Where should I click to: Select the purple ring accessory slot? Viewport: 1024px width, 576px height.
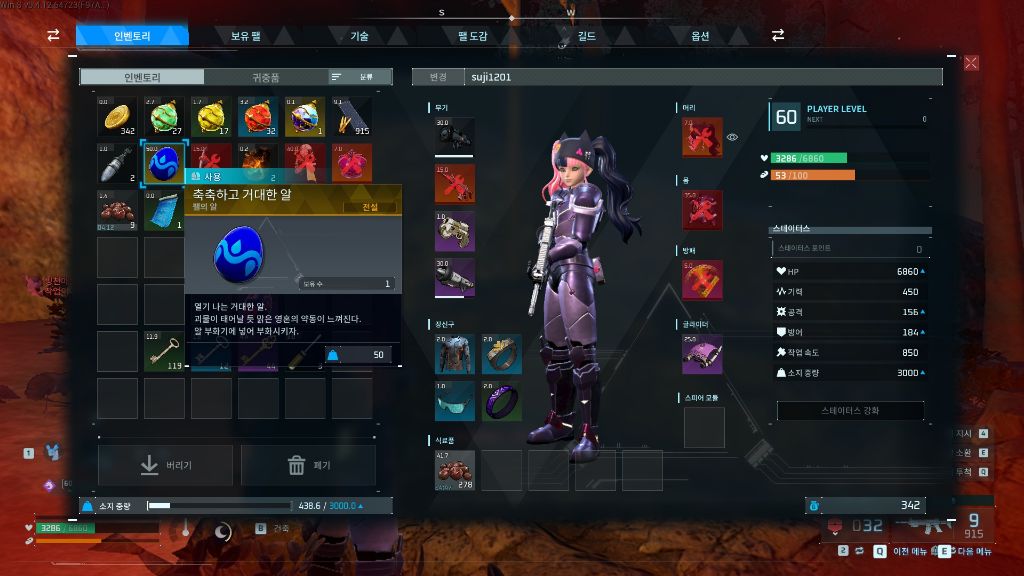click(502, 401)
